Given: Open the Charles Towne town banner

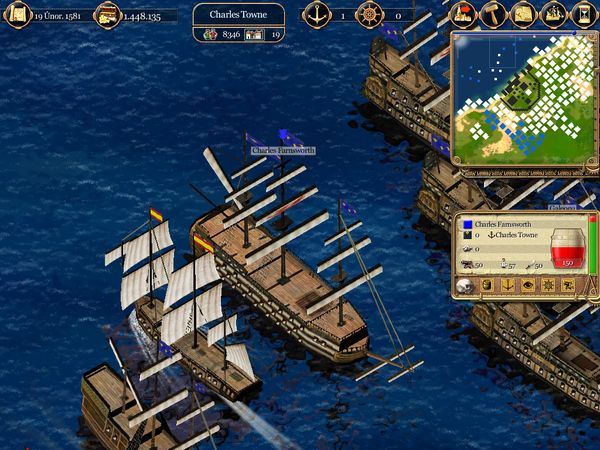Looking at the screenshot, I should click(238, 15).
